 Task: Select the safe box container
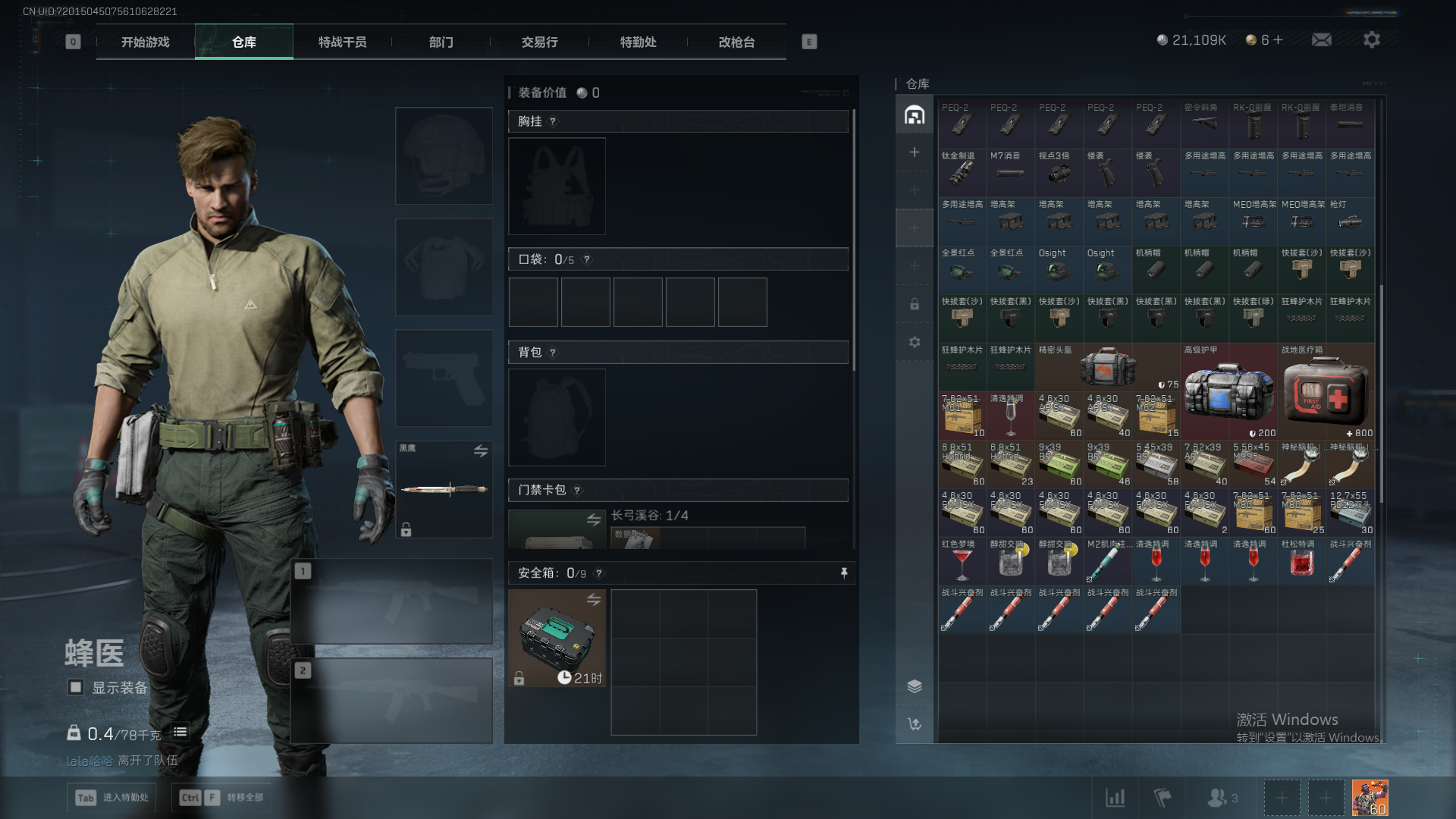557,639
